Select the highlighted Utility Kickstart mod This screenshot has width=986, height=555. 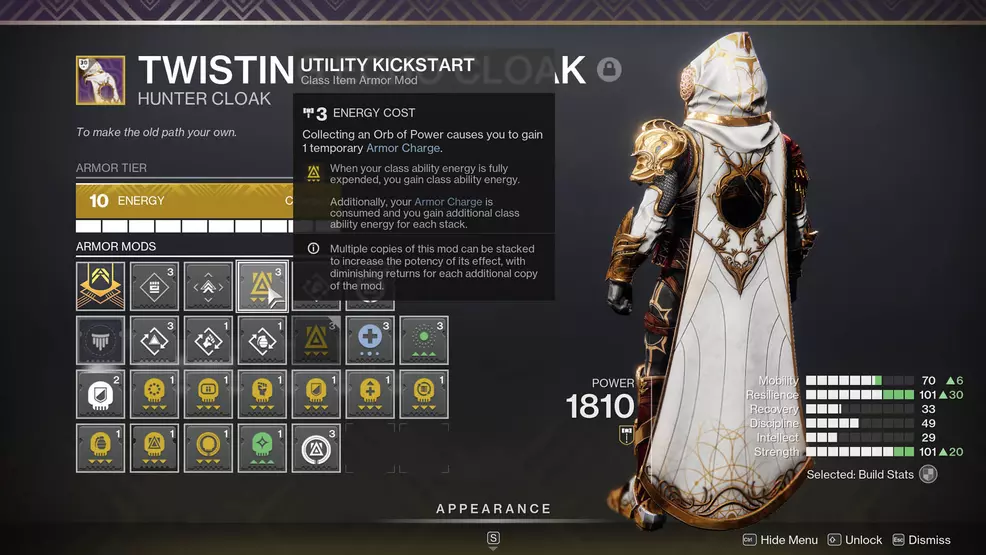point(261,287)
